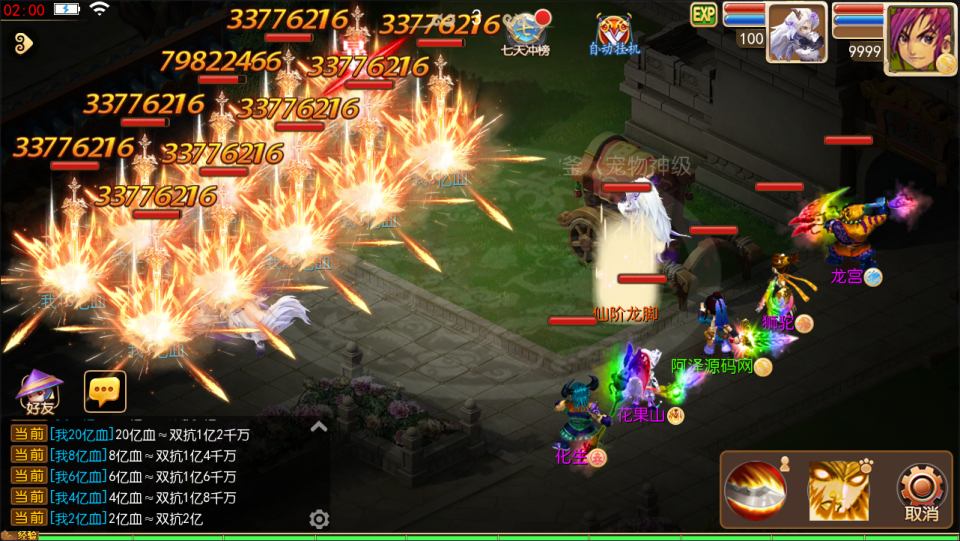This screenshot has width=960, height=541.
Task: Open the purple-haired player character portrait
Action: 919,38
